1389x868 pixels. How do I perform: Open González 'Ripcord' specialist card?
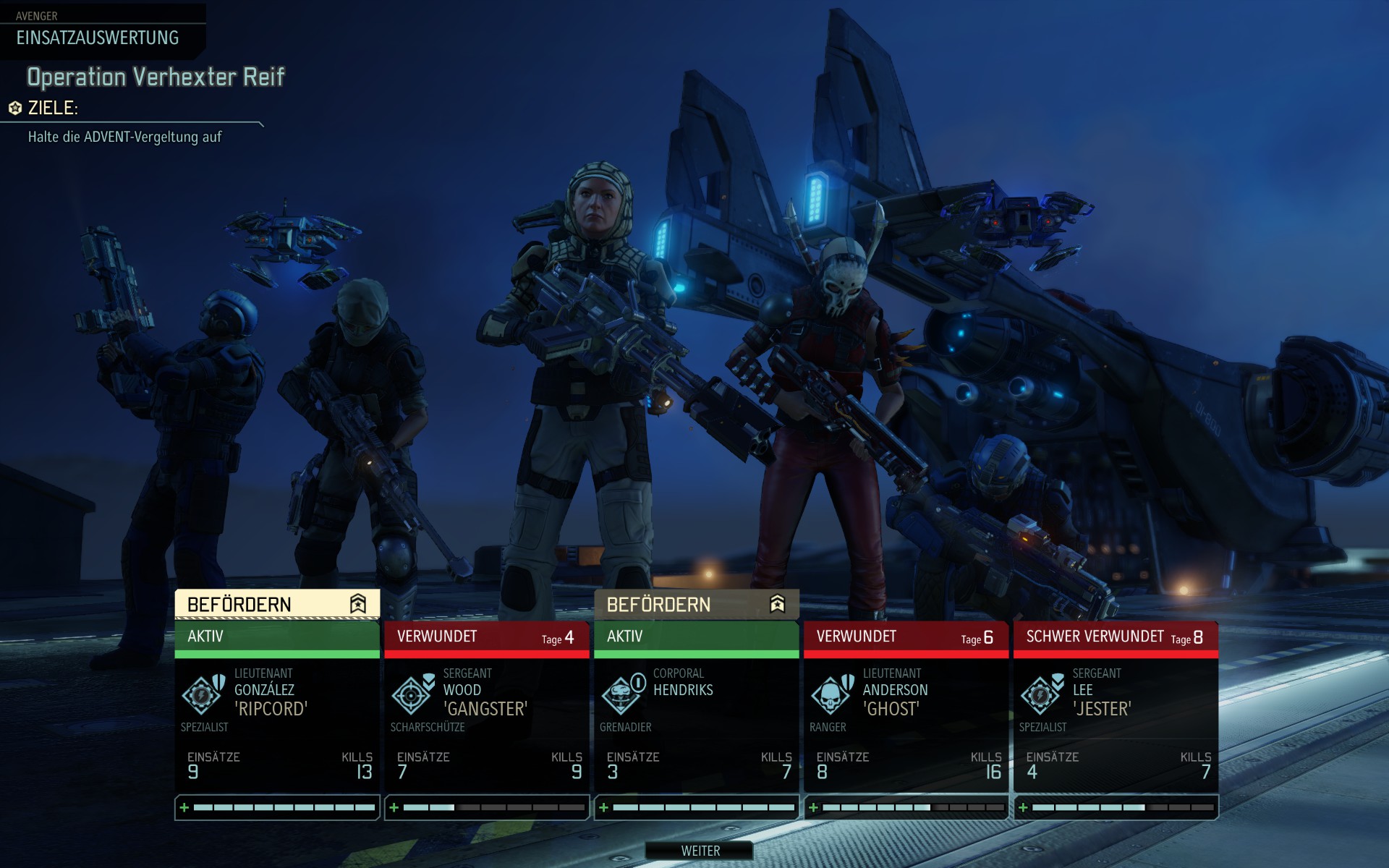pyautogui.click(x=276, y=716)
